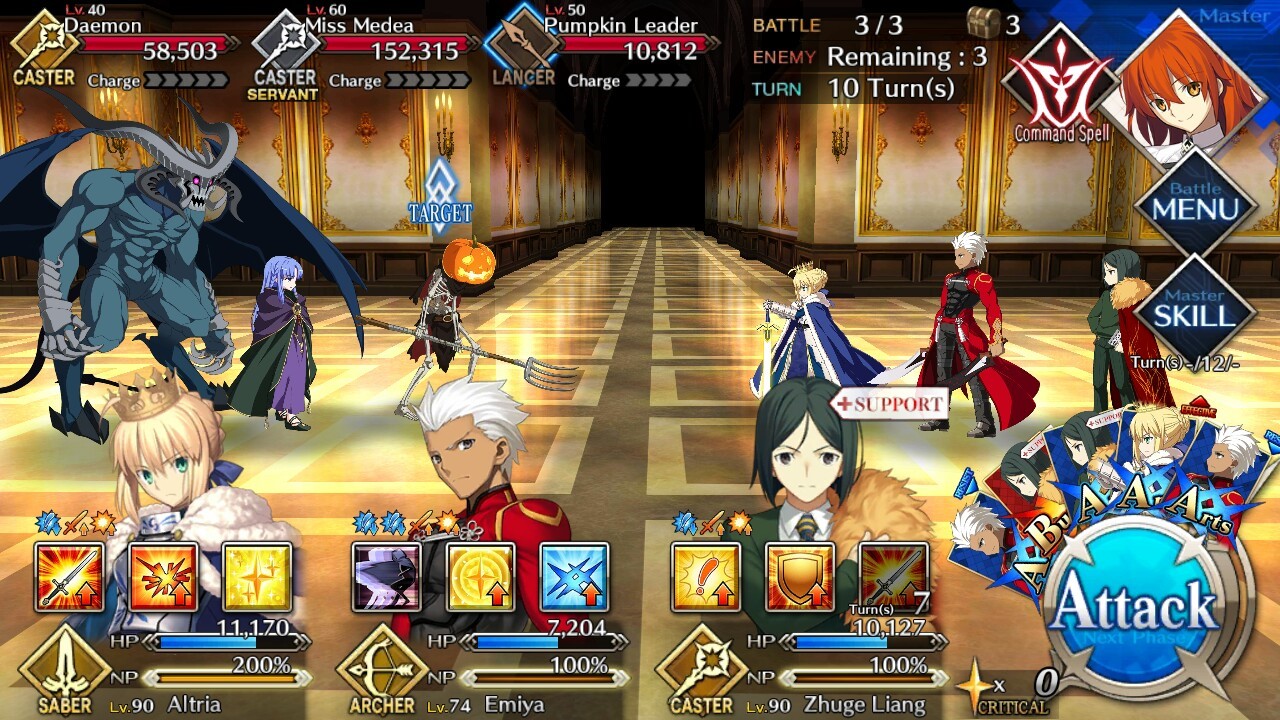Use Zhuge Liang's shield defense skill
Image resolution: width=1280 pixels, height=720 pixels.
[800, 577]
